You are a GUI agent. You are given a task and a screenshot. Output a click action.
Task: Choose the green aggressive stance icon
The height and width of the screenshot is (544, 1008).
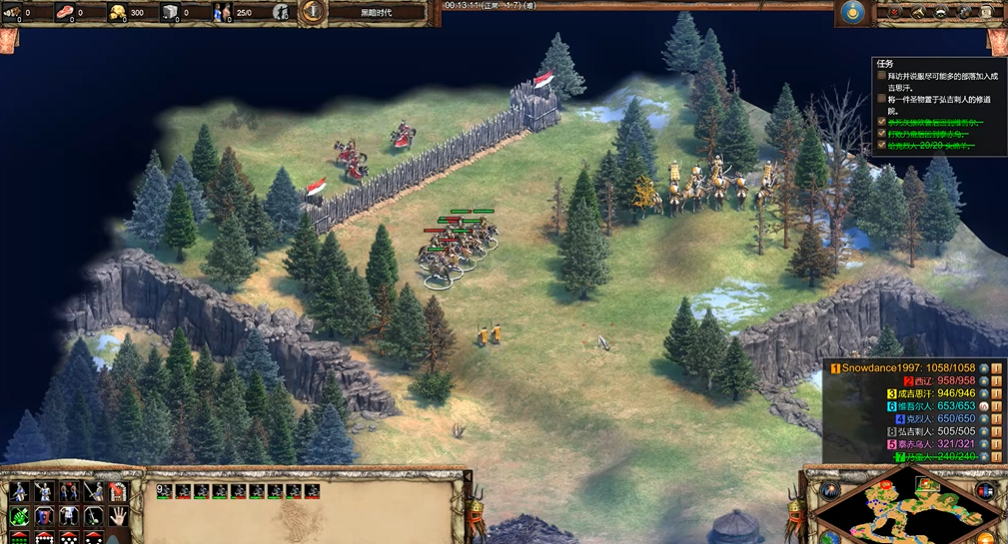(x=19, y=516)
